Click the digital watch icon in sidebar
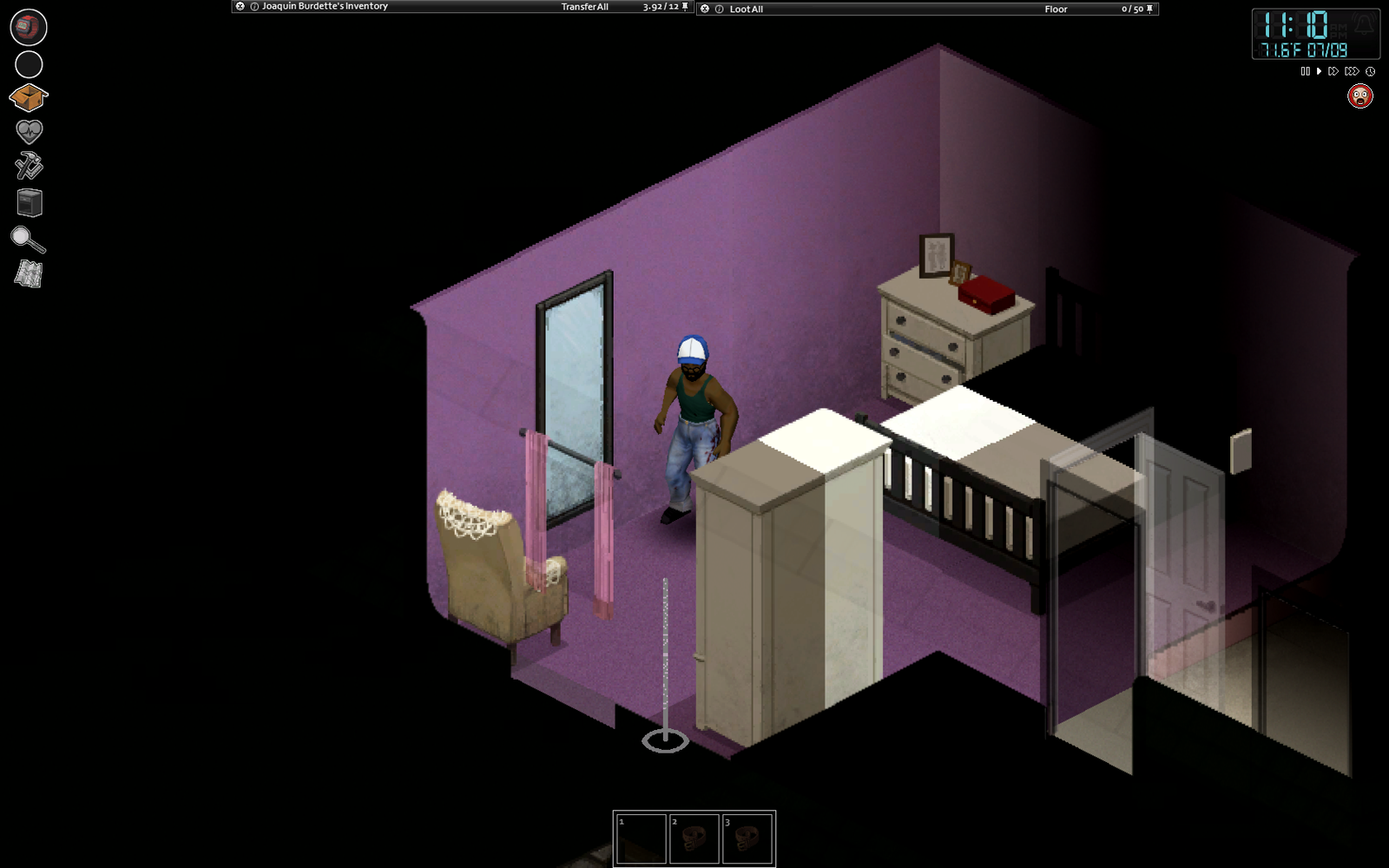The image size is (1389, 868). [28, 26]
